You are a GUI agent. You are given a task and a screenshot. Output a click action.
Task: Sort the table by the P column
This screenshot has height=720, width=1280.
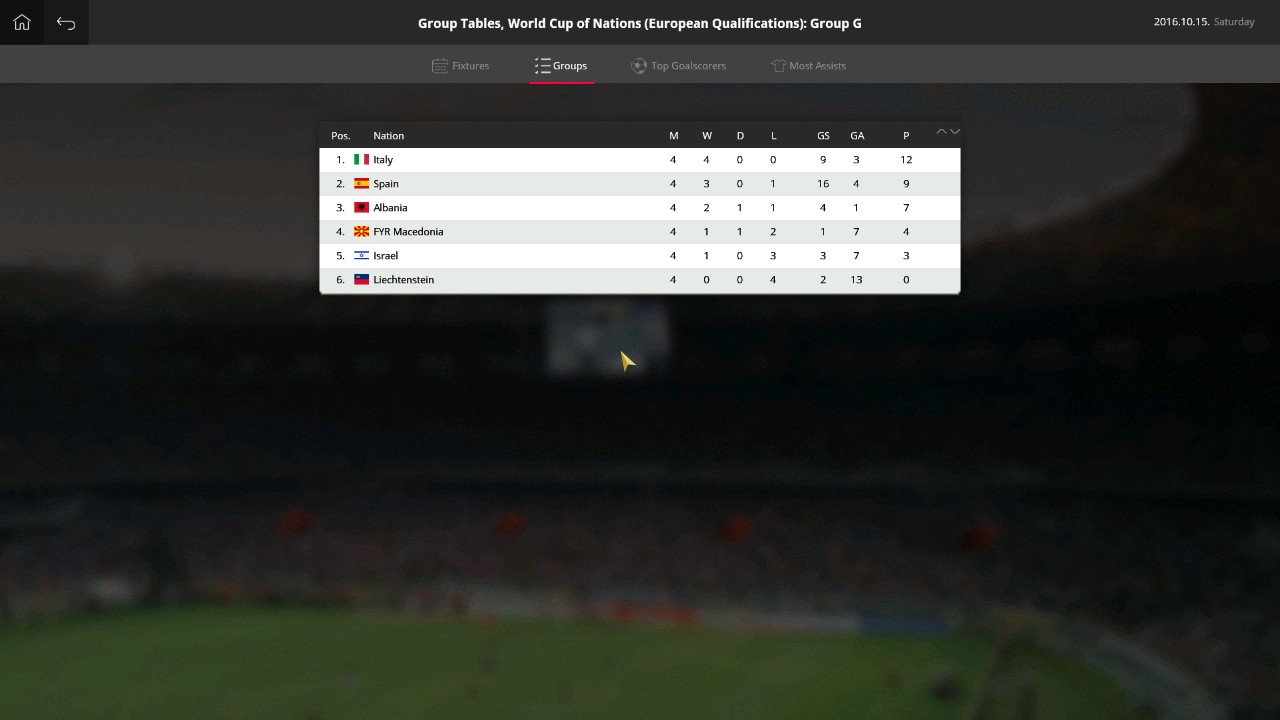(x=905, y=135)
